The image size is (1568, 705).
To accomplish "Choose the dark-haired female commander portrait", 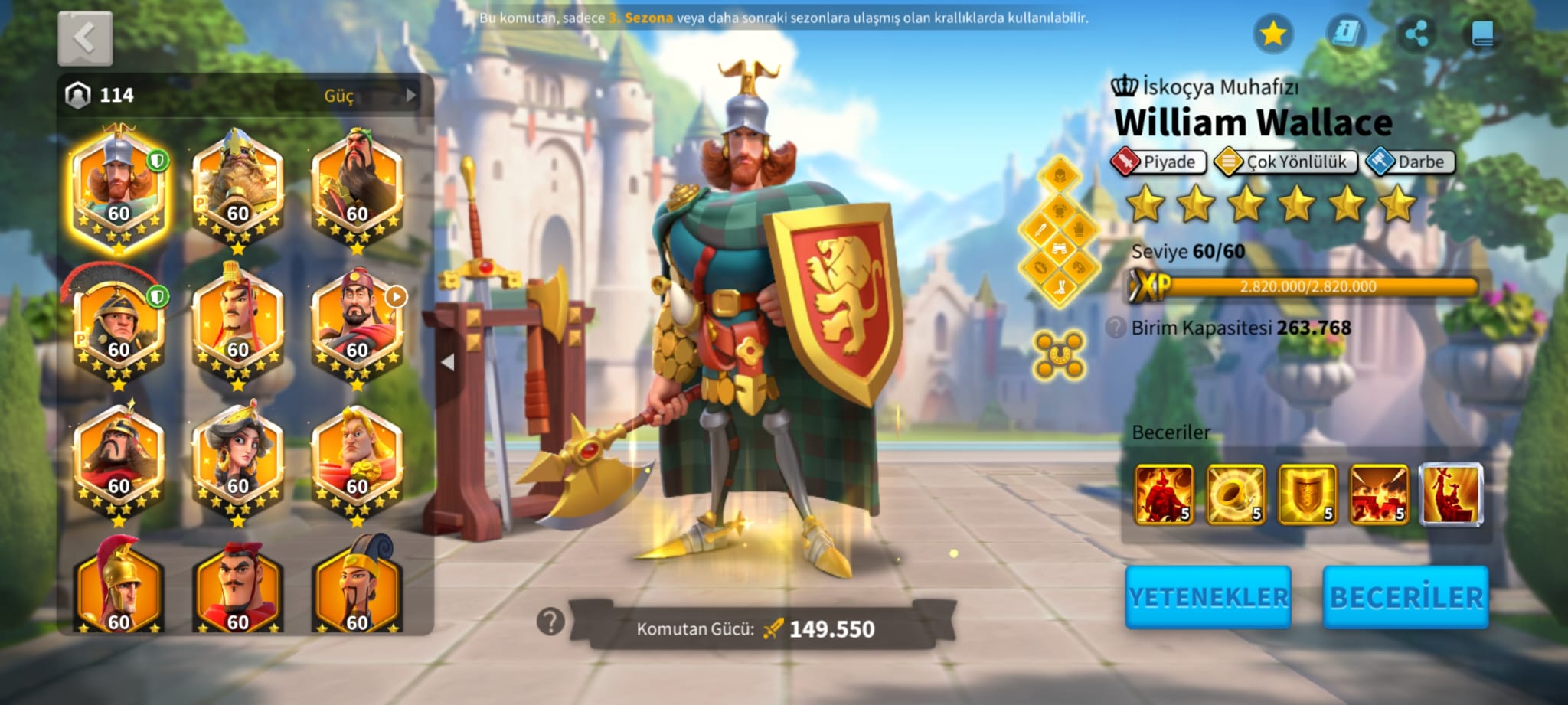I will [x=238, y=459].
